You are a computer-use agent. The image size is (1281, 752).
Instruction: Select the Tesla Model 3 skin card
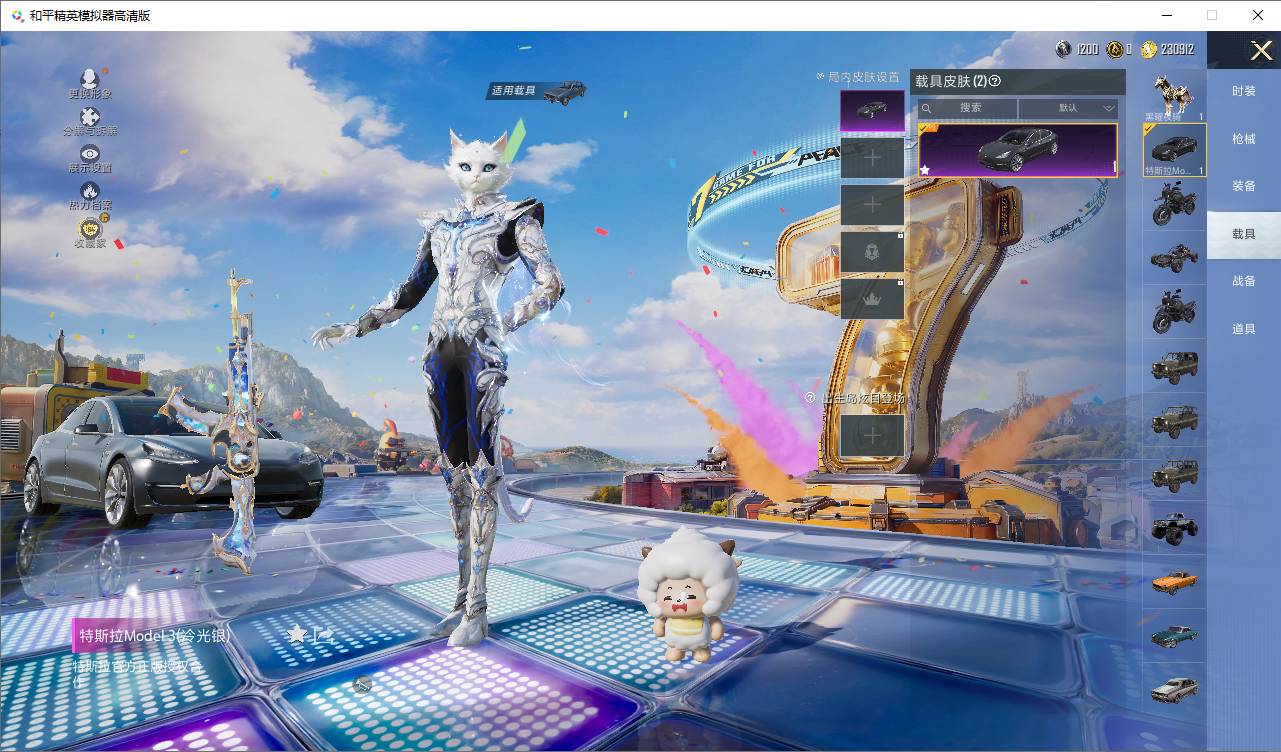coord(1017,150)
